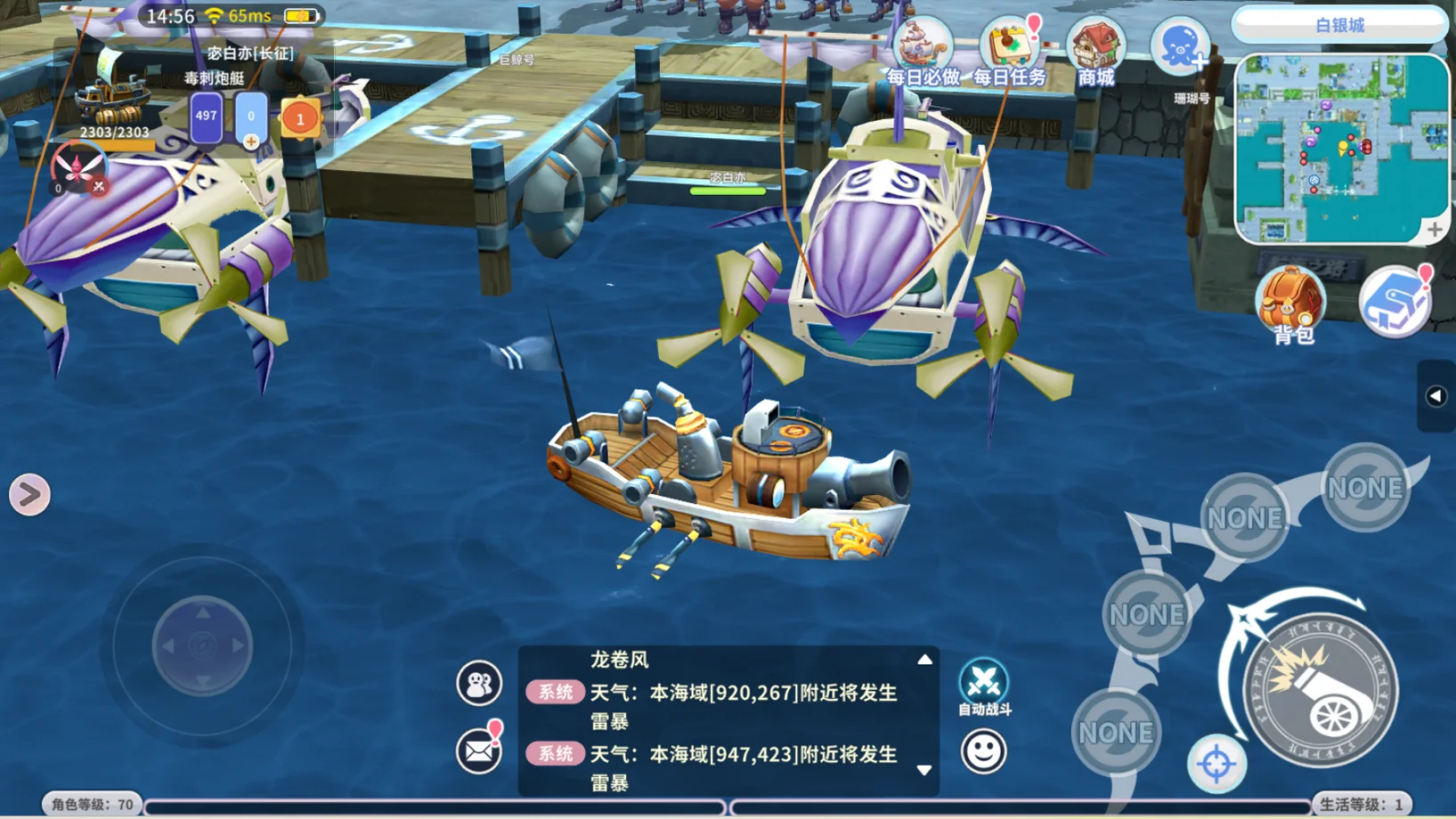The width and height of the screenshot is (1456, 819).
Task: Toggle 自动战斗 auto battle
Action: pos(983,687)
